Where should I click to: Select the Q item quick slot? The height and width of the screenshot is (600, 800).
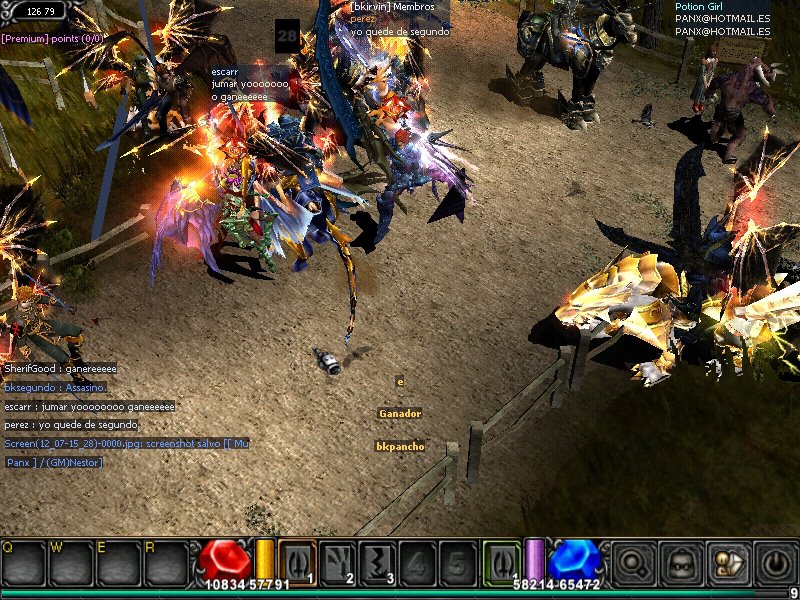coord(24,564)
